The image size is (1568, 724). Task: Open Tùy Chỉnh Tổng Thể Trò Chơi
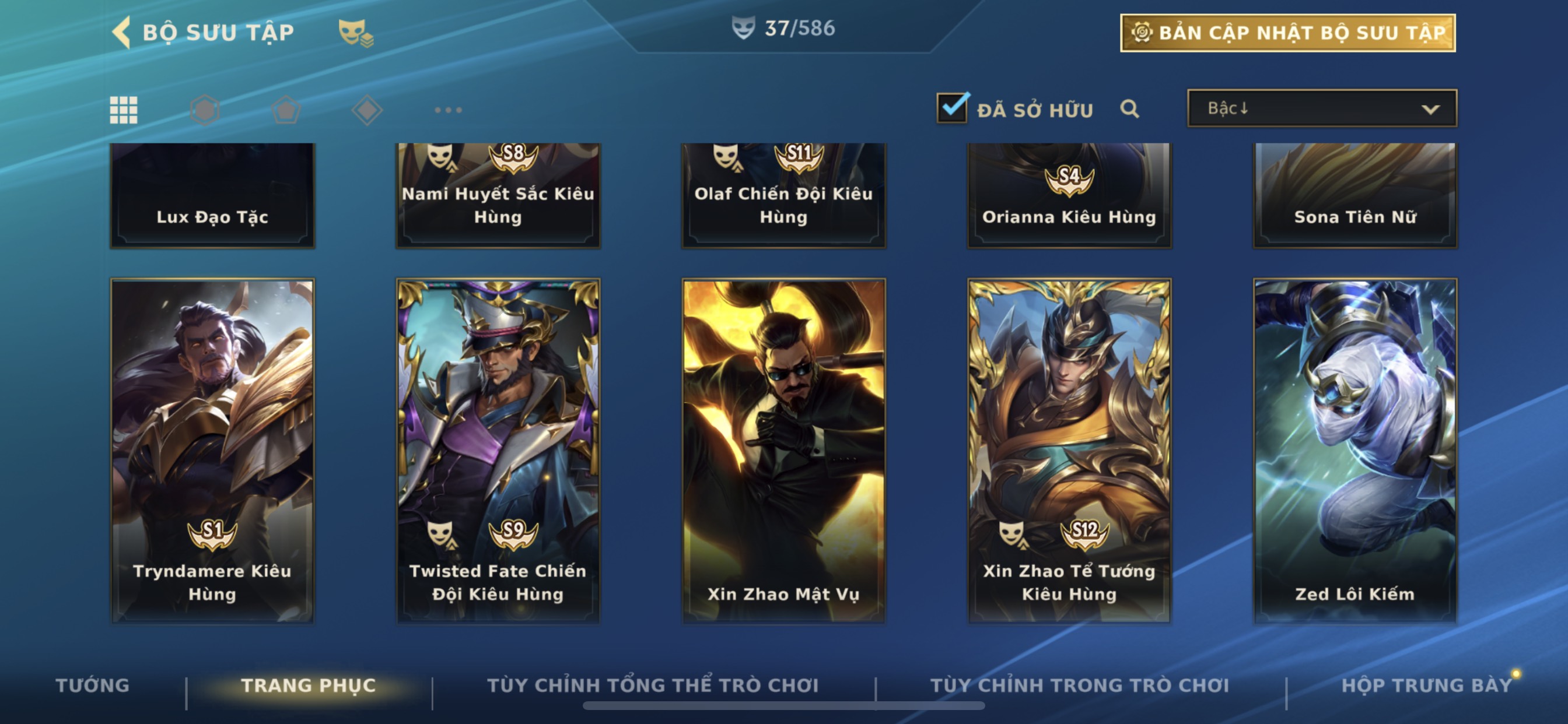coord(653,686)
